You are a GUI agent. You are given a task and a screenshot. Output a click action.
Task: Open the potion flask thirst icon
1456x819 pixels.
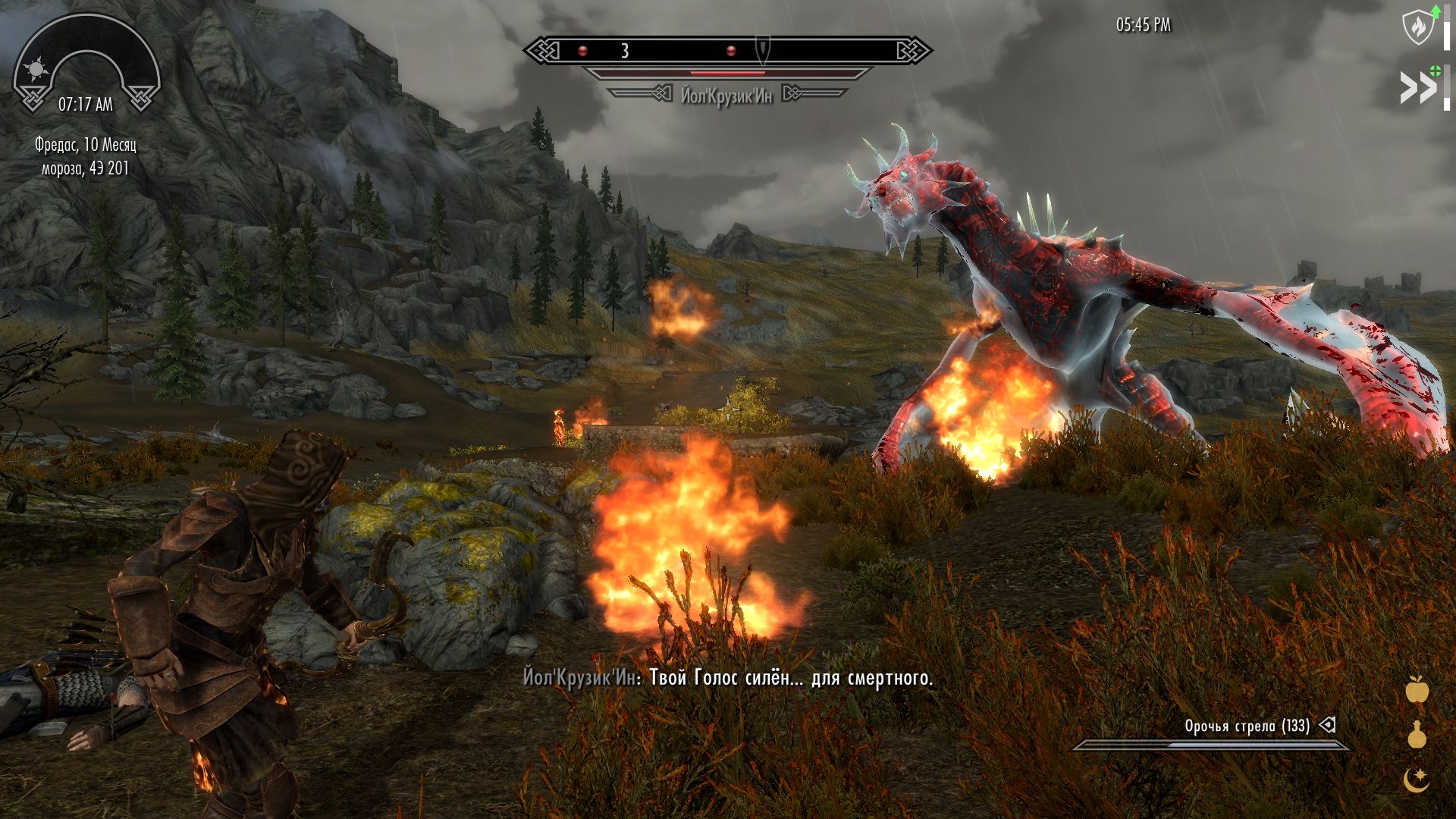1417,734
